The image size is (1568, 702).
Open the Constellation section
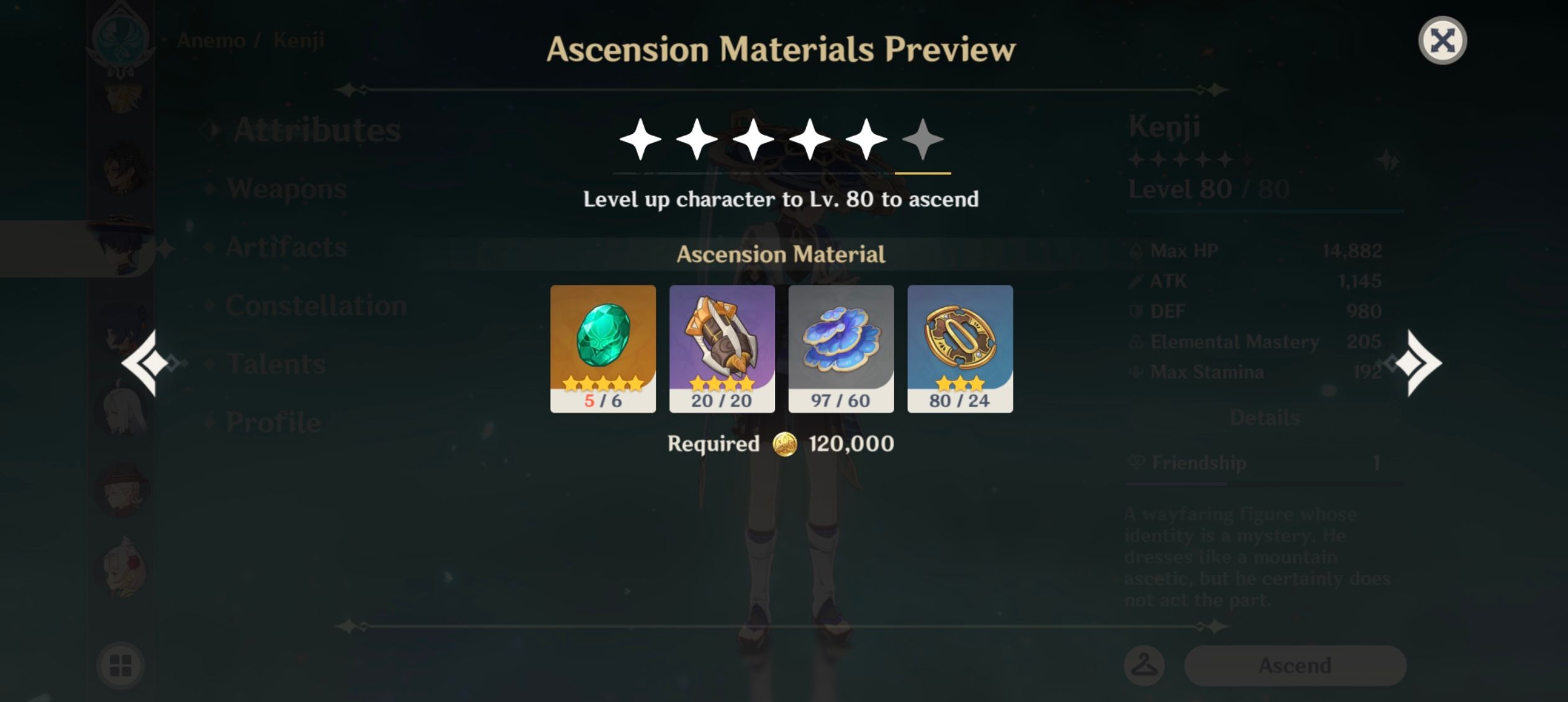317,304
